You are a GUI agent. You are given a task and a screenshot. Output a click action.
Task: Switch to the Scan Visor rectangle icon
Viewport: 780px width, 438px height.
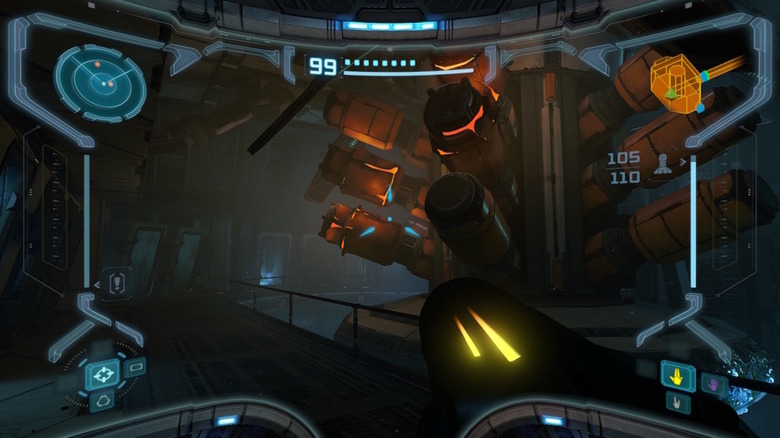136,367
